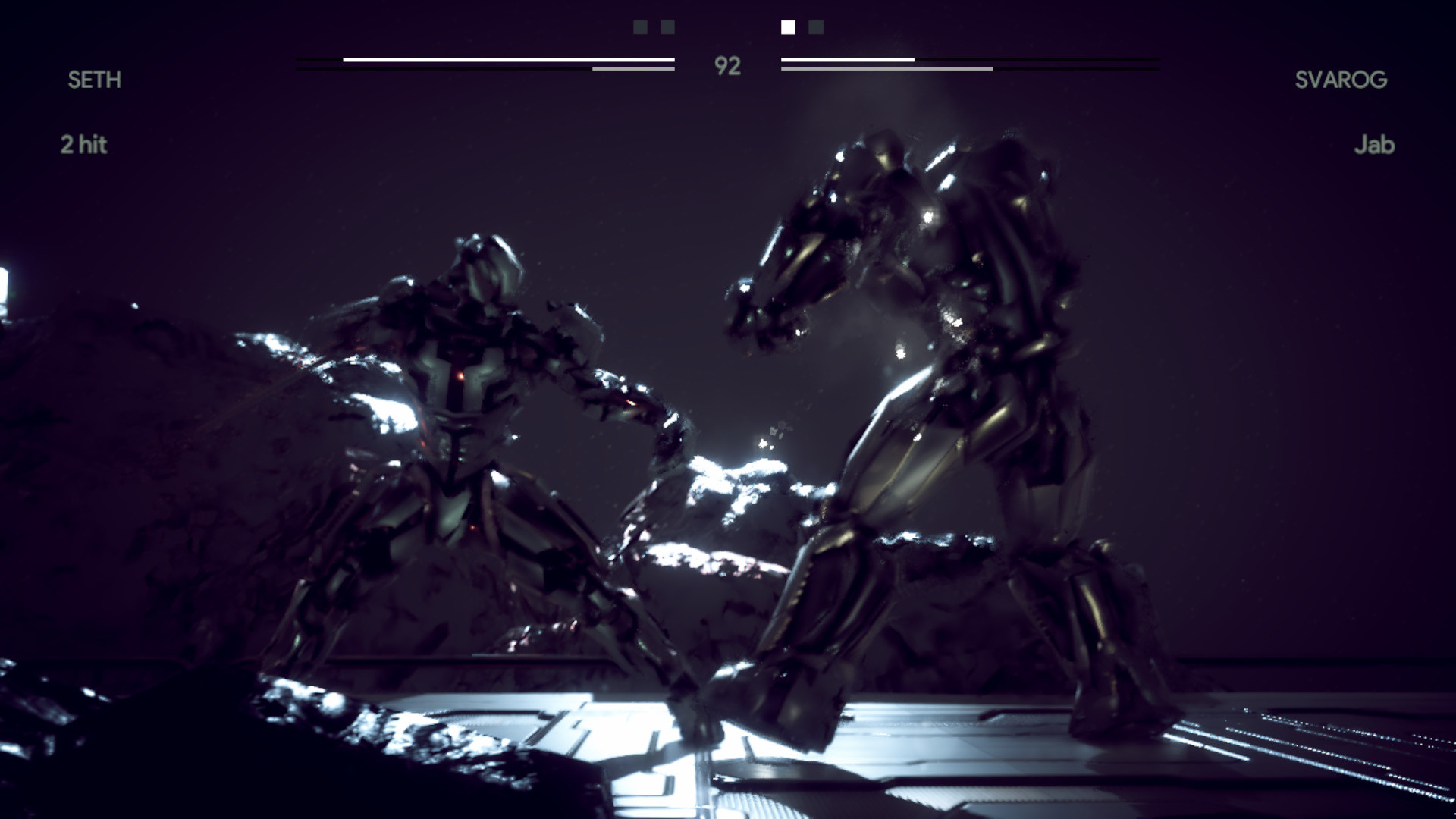Screen dimensions: 1456x819
Task: Click the '2 hit' combo counter text
Action: 85,144
